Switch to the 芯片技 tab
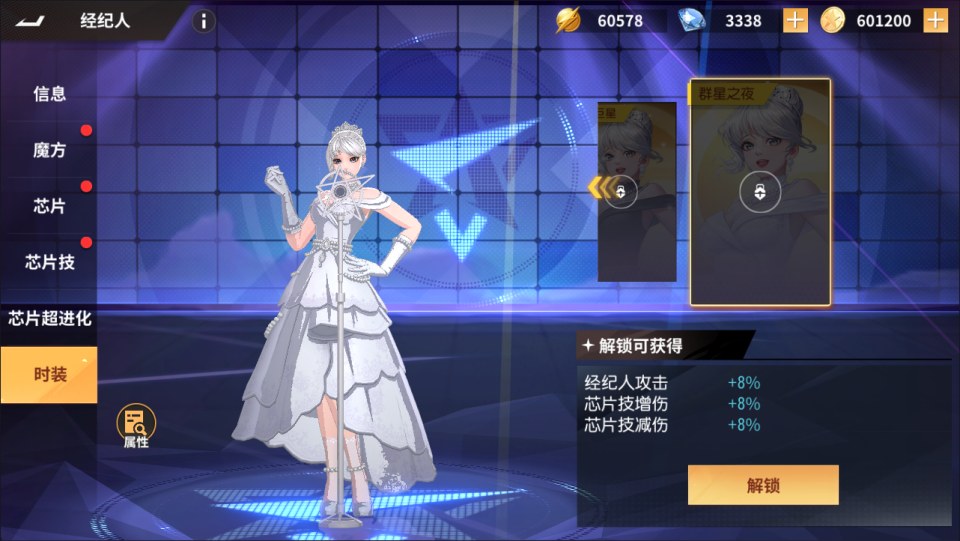Screen dimensions: 960x541 pyautogui.click(x=49, y=262)
